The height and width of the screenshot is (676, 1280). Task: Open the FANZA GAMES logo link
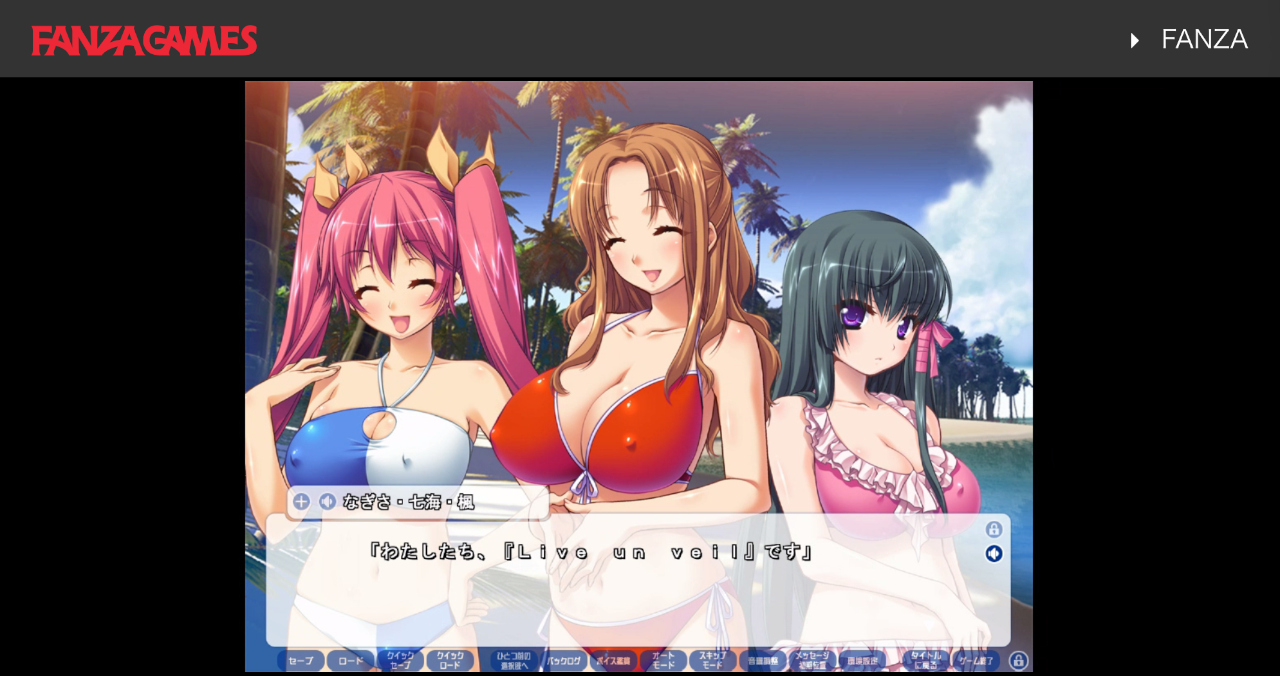pyautogui.click(x=145, y=40)
